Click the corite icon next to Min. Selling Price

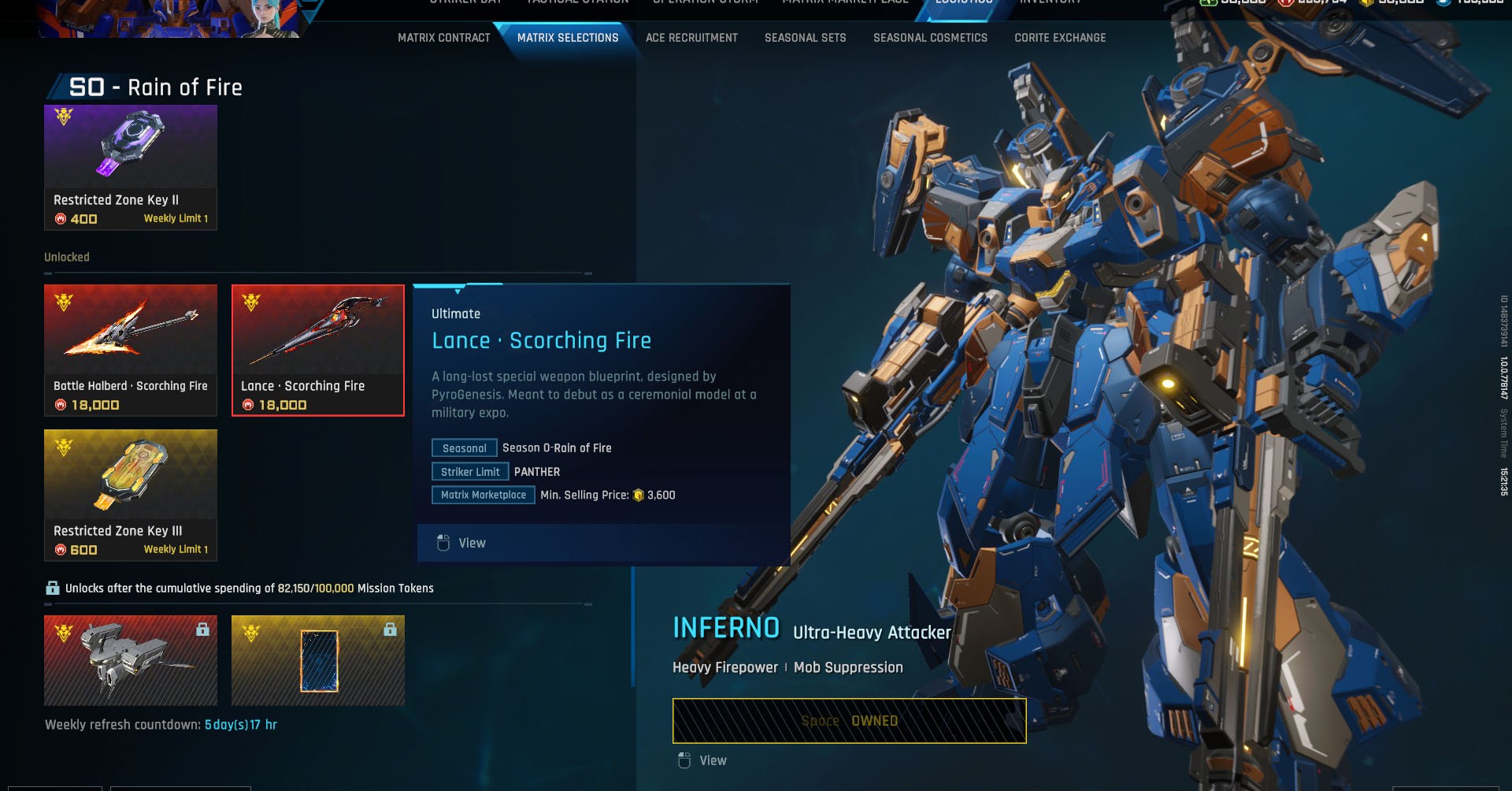[639, 495]
